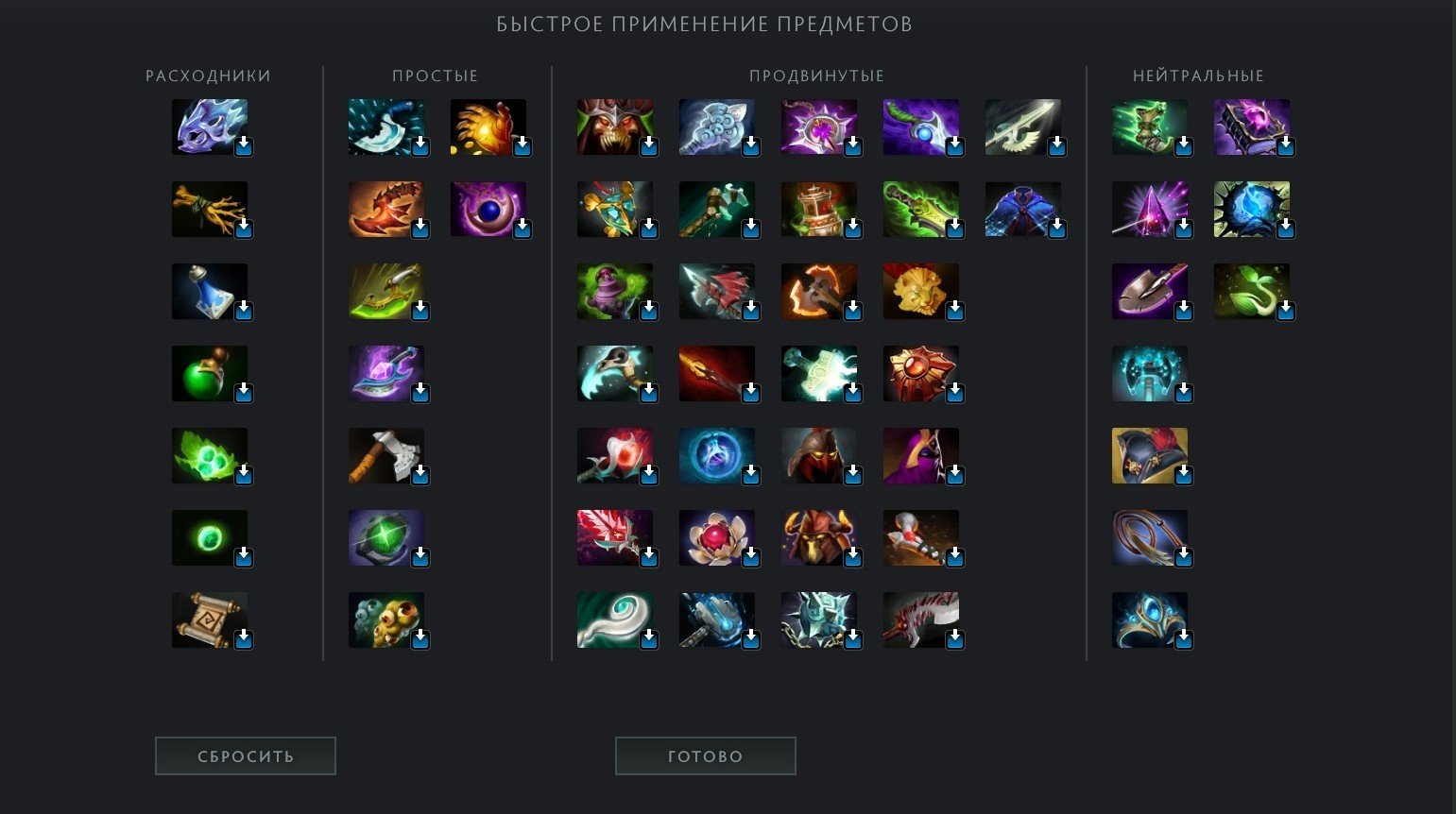Select the Iron Branch item icon
1456x814 pixels.
(x=210, y=210)
